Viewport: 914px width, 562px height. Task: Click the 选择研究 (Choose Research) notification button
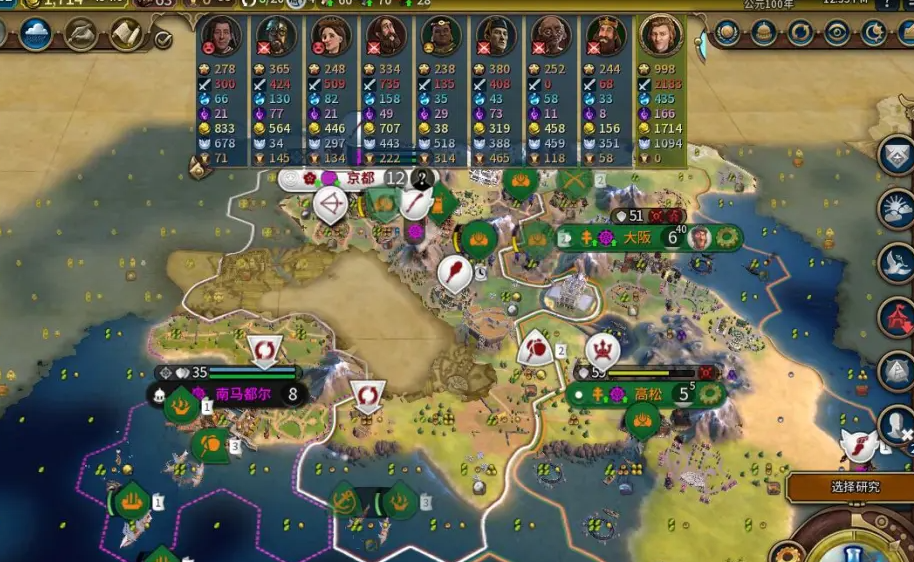click(x=855, y=487)
